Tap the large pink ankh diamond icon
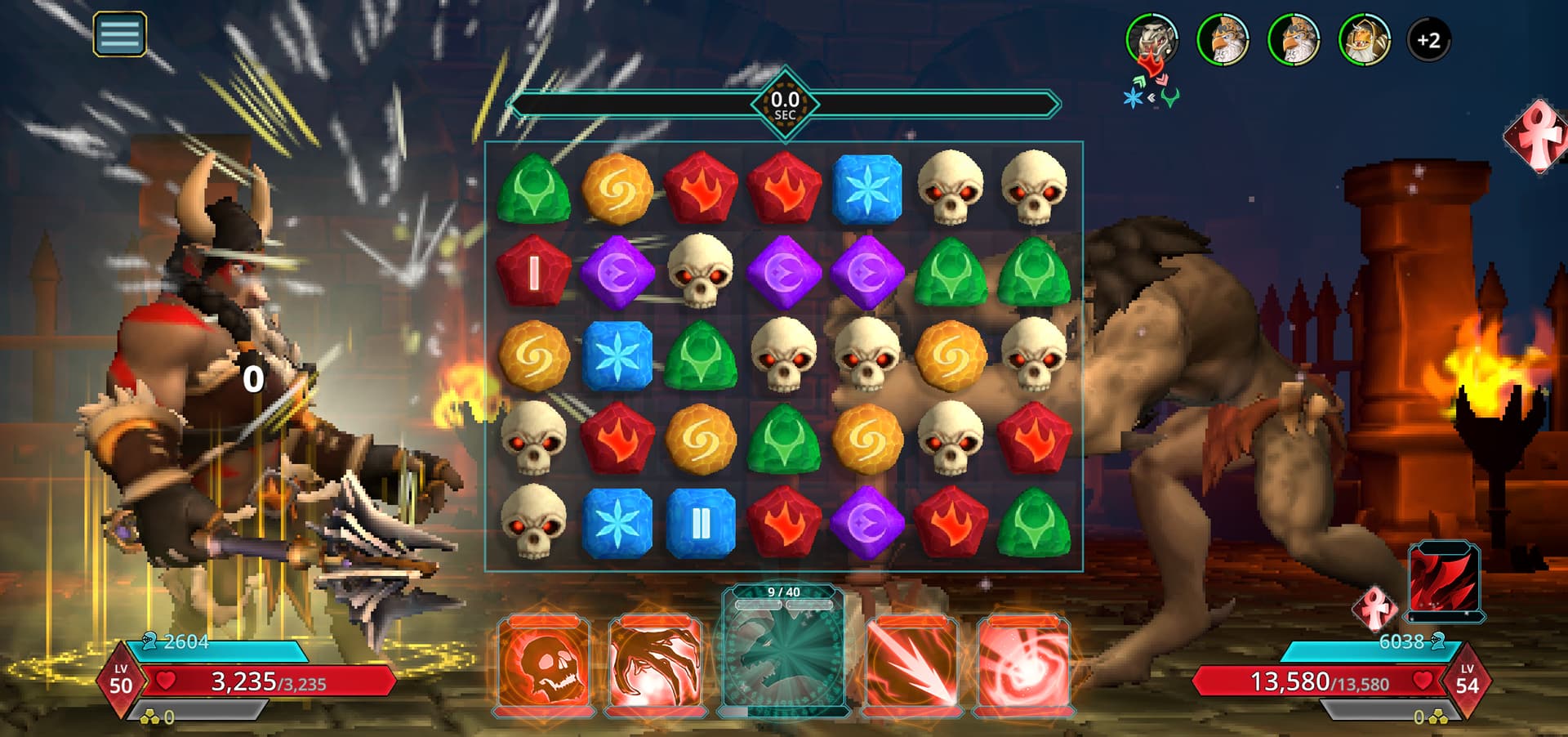This screenshot has height=737, width=1568. pyautogui.click(x=1537, y=136)
